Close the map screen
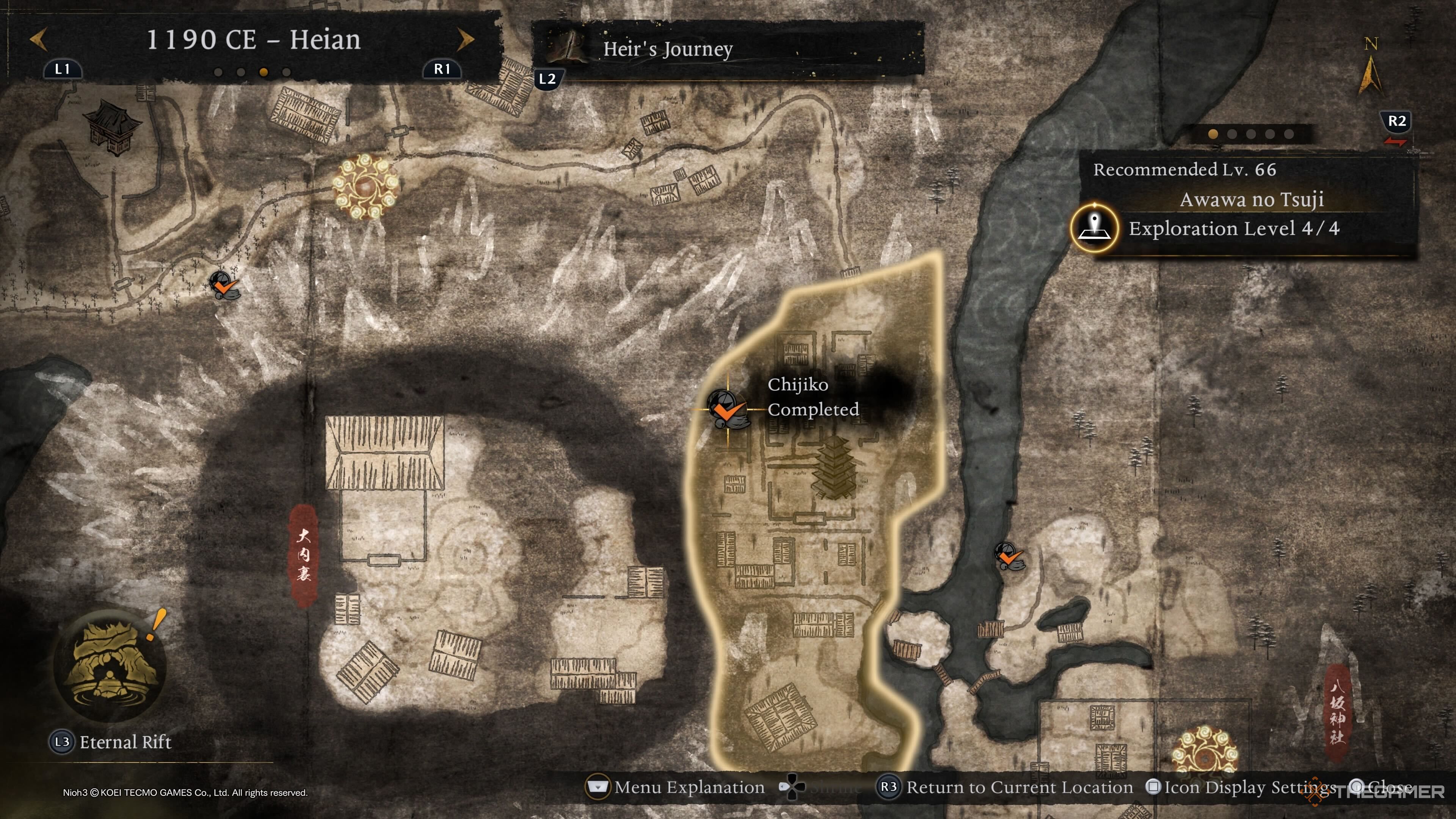 point(1379,788)
